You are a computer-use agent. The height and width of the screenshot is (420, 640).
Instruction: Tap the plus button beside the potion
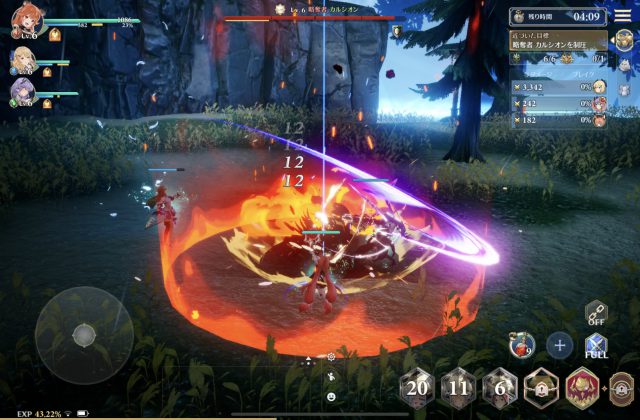(x=560, y=346)
